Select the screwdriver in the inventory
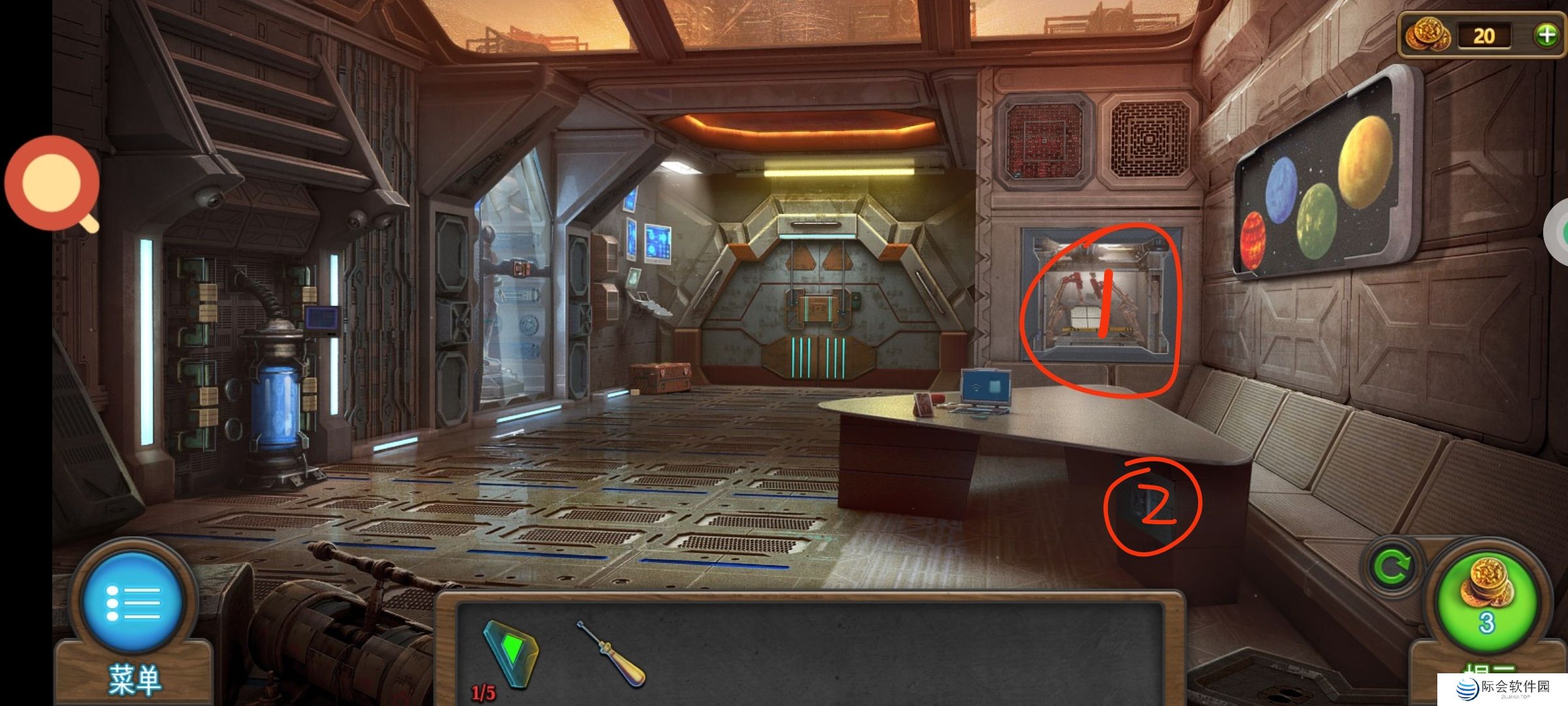 coord(612,653)
